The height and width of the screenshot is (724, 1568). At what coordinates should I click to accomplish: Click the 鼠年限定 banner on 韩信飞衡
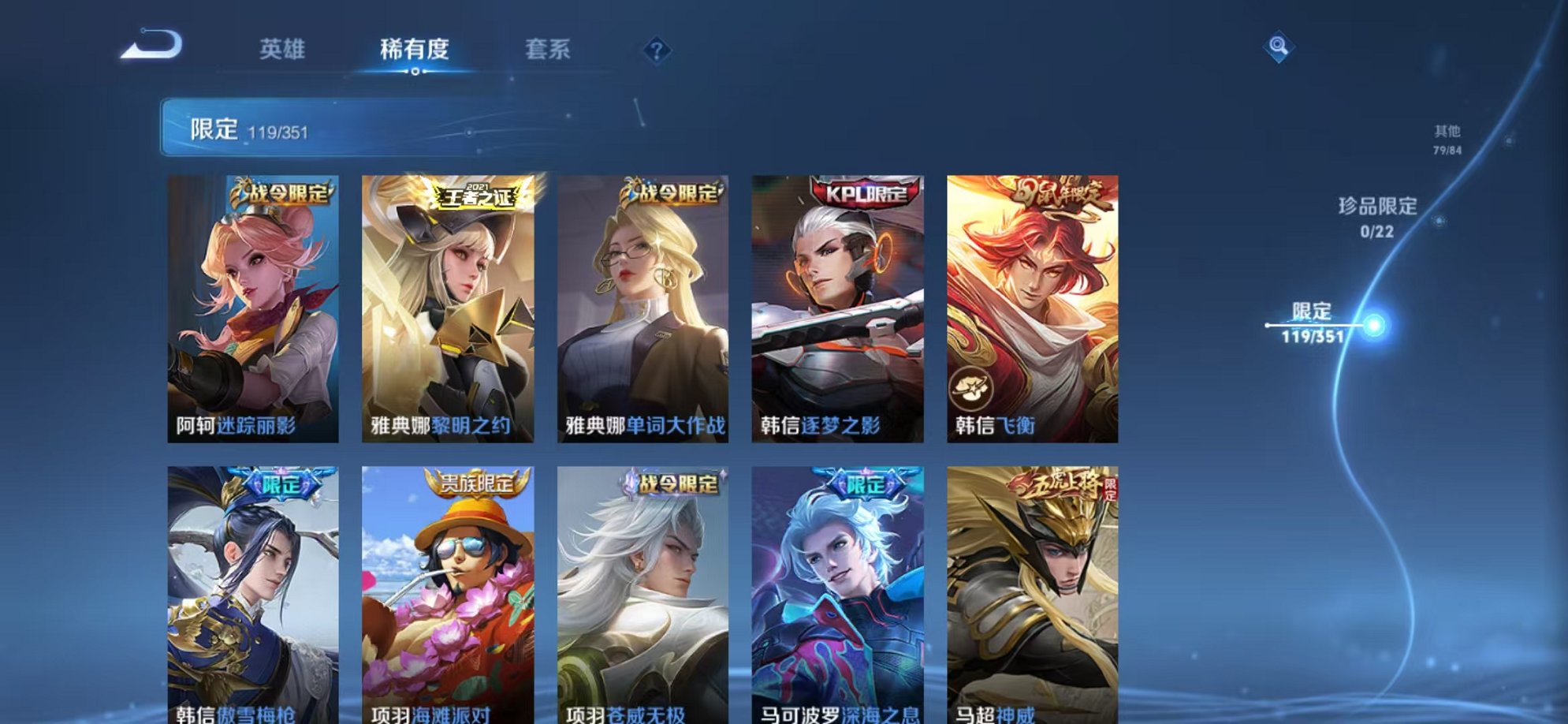pyautogui.click(x=1057, y=192)
